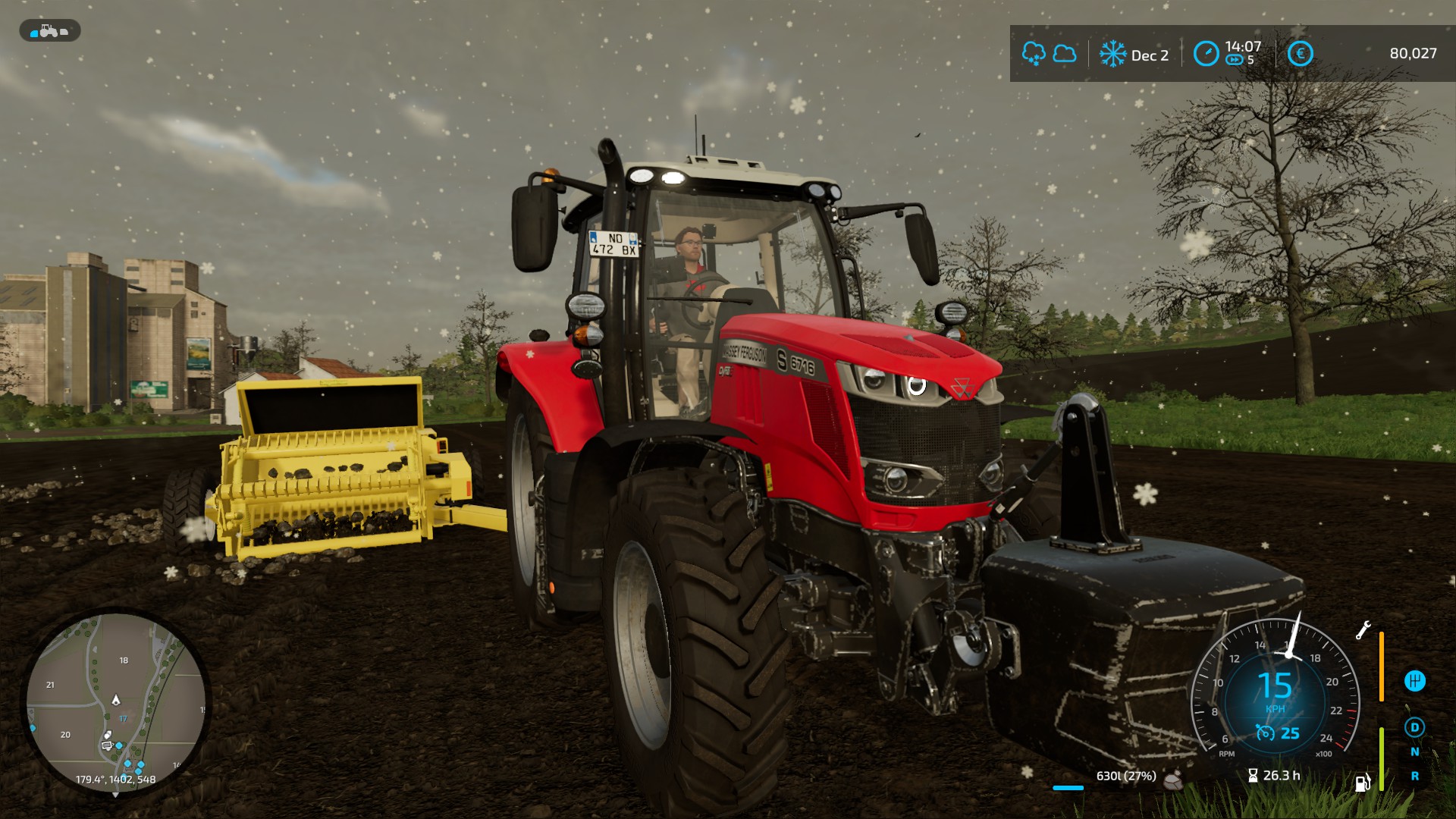This screenshot has height=819, width=1456.
Task: Click the wrench damage icon
Action: coord(1363,630)
